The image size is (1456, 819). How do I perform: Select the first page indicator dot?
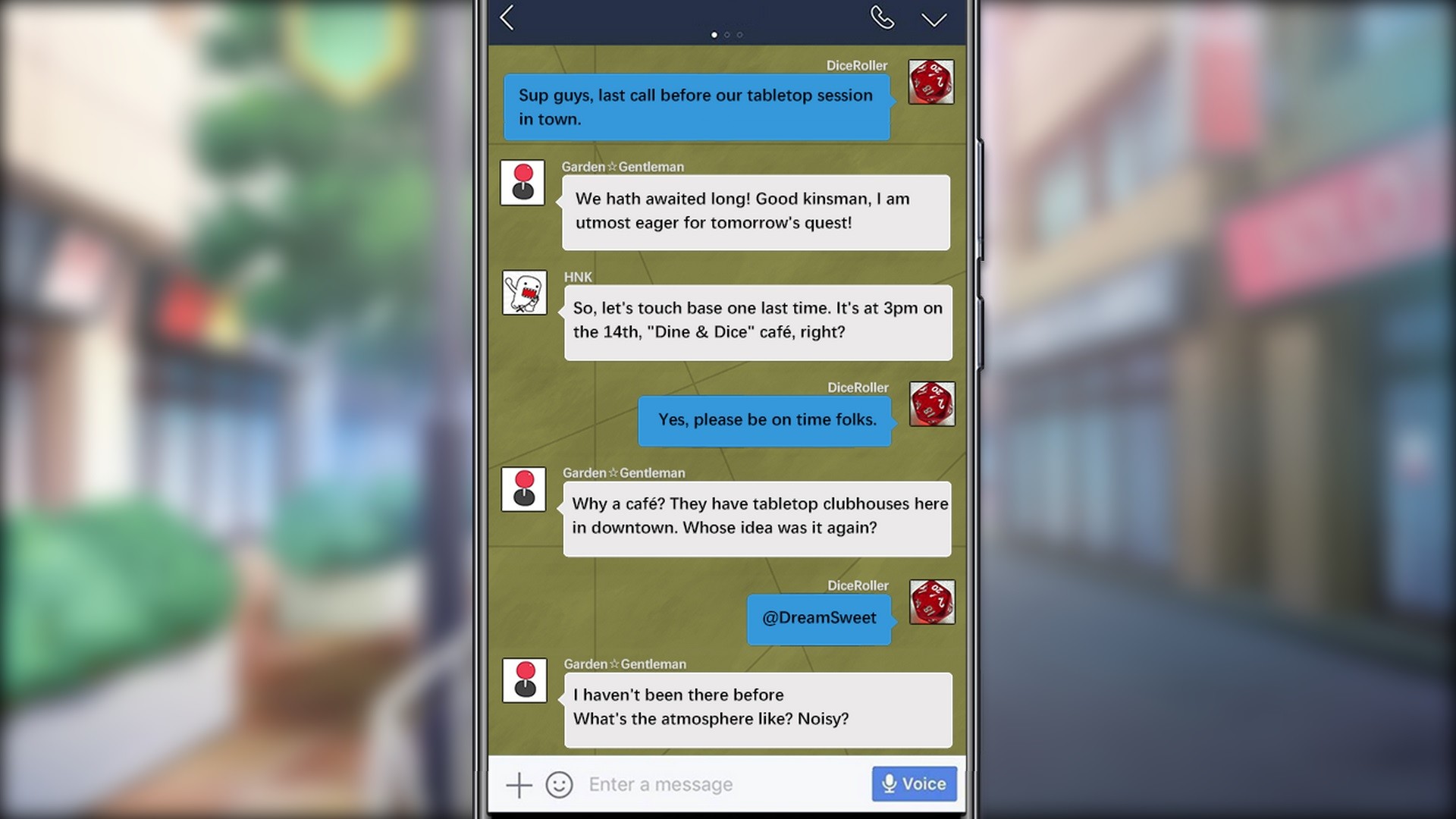714,33
